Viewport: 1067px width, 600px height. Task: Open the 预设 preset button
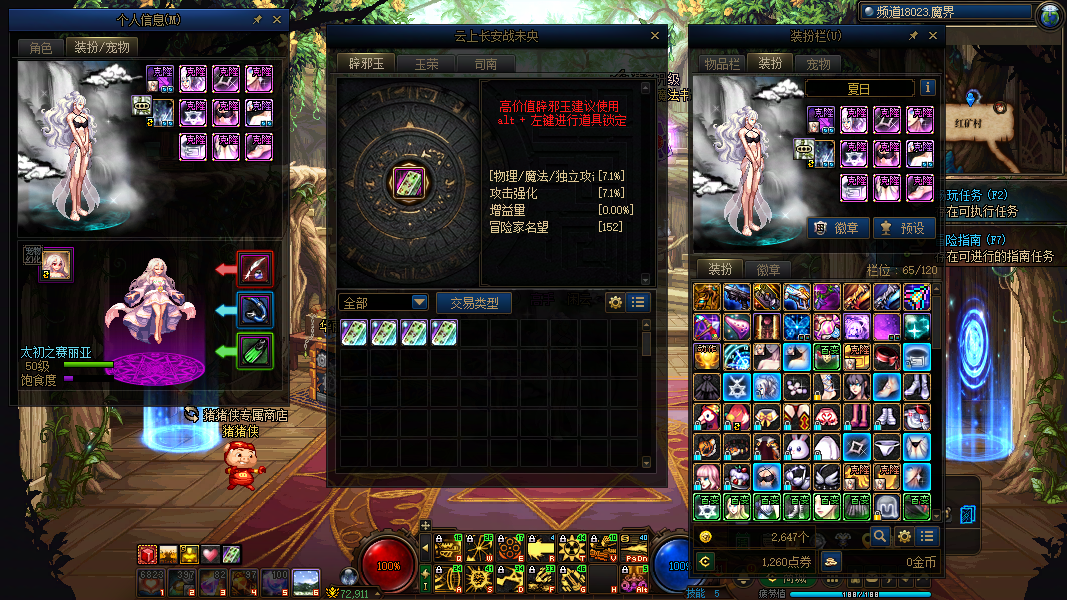click(x=904, y=227)
